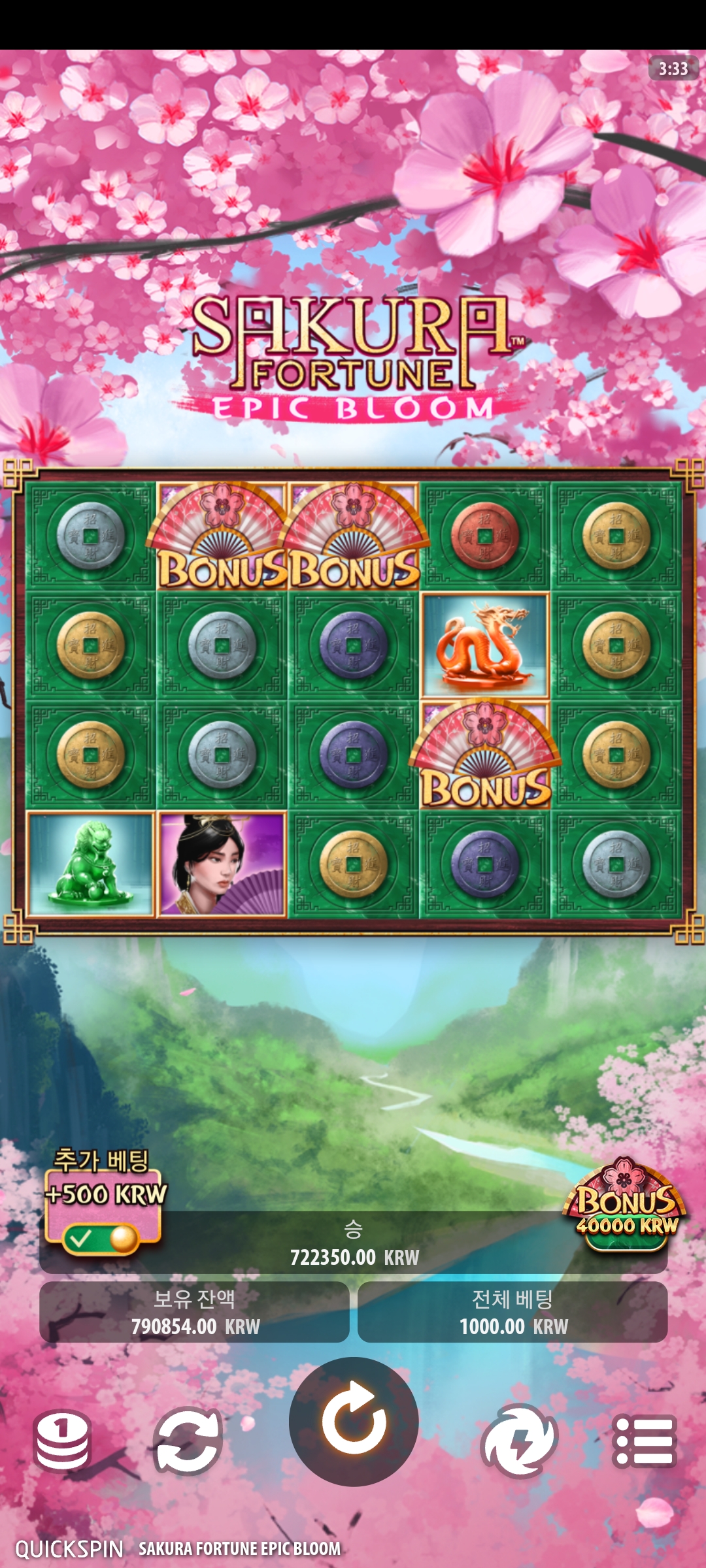
Task: Activate lightning bolt turbo spin mode
Action: [x=519, y=1441]
